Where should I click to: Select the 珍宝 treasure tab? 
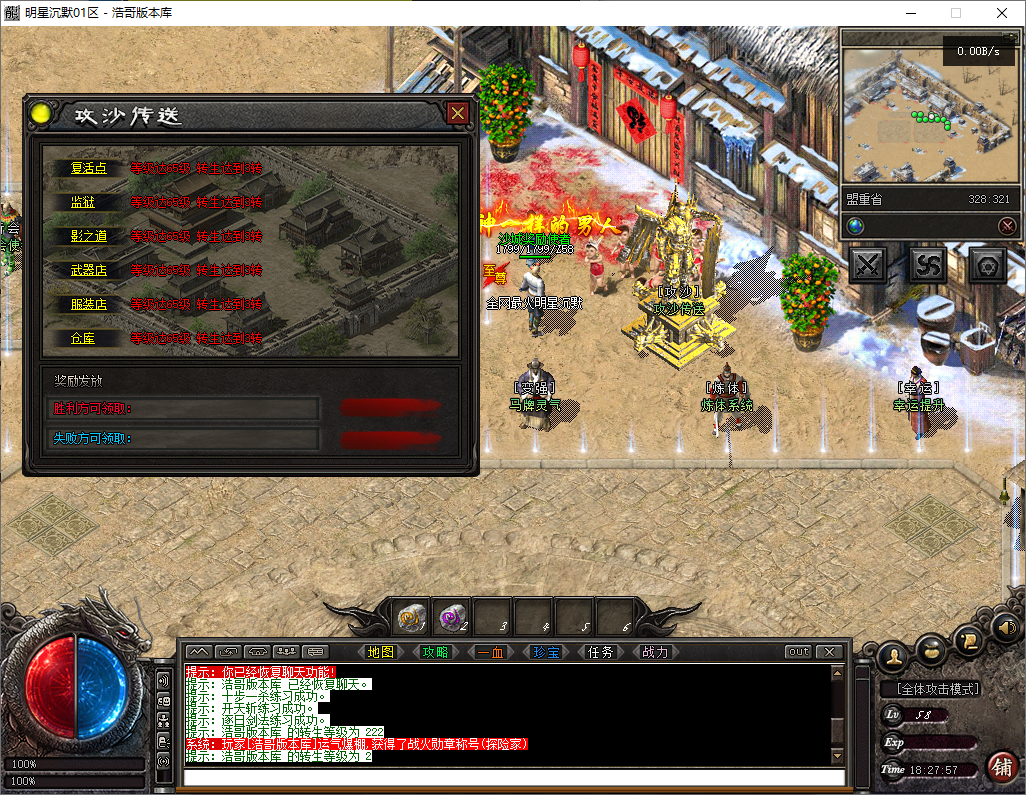(546, 652)
